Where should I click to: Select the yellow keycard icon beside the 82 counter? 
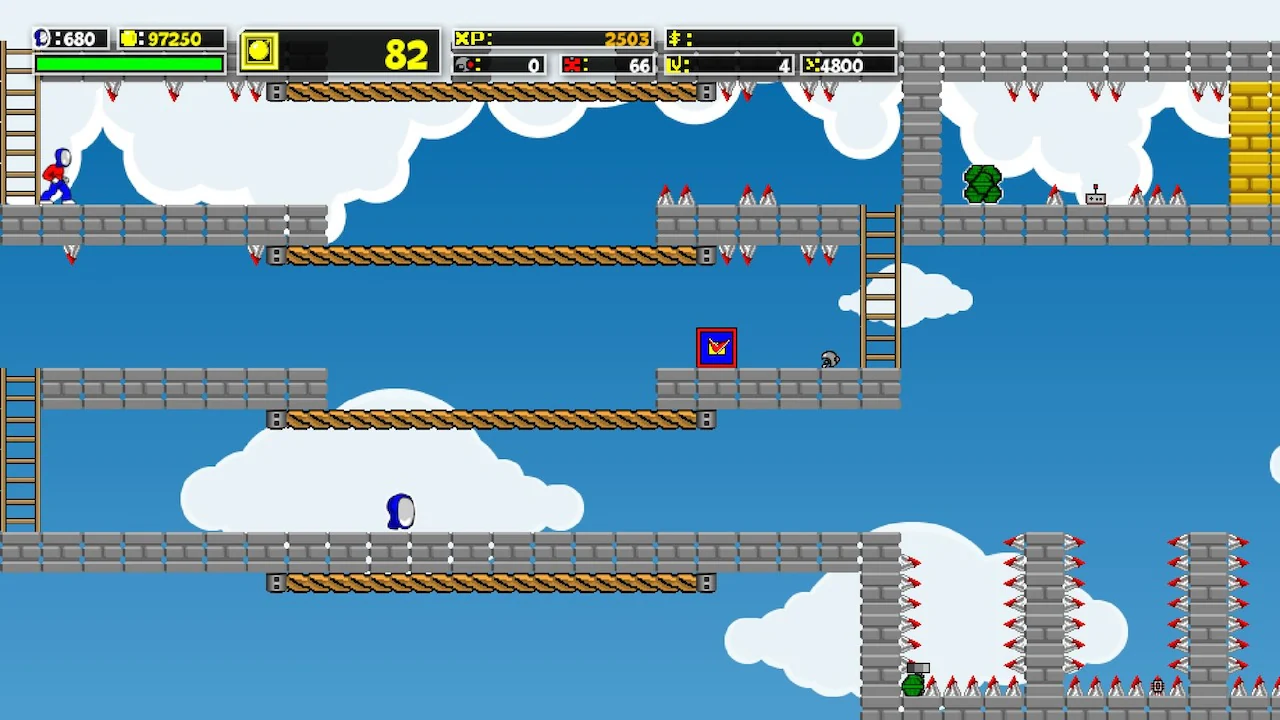pyautogui.click(x=258, y=52)
